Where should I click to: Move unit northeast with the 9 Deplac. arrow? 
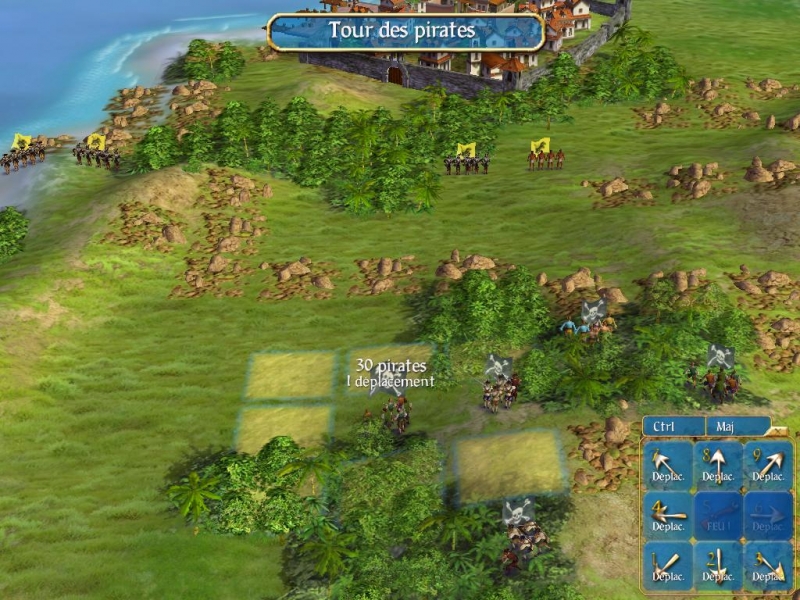coord(767,465)
